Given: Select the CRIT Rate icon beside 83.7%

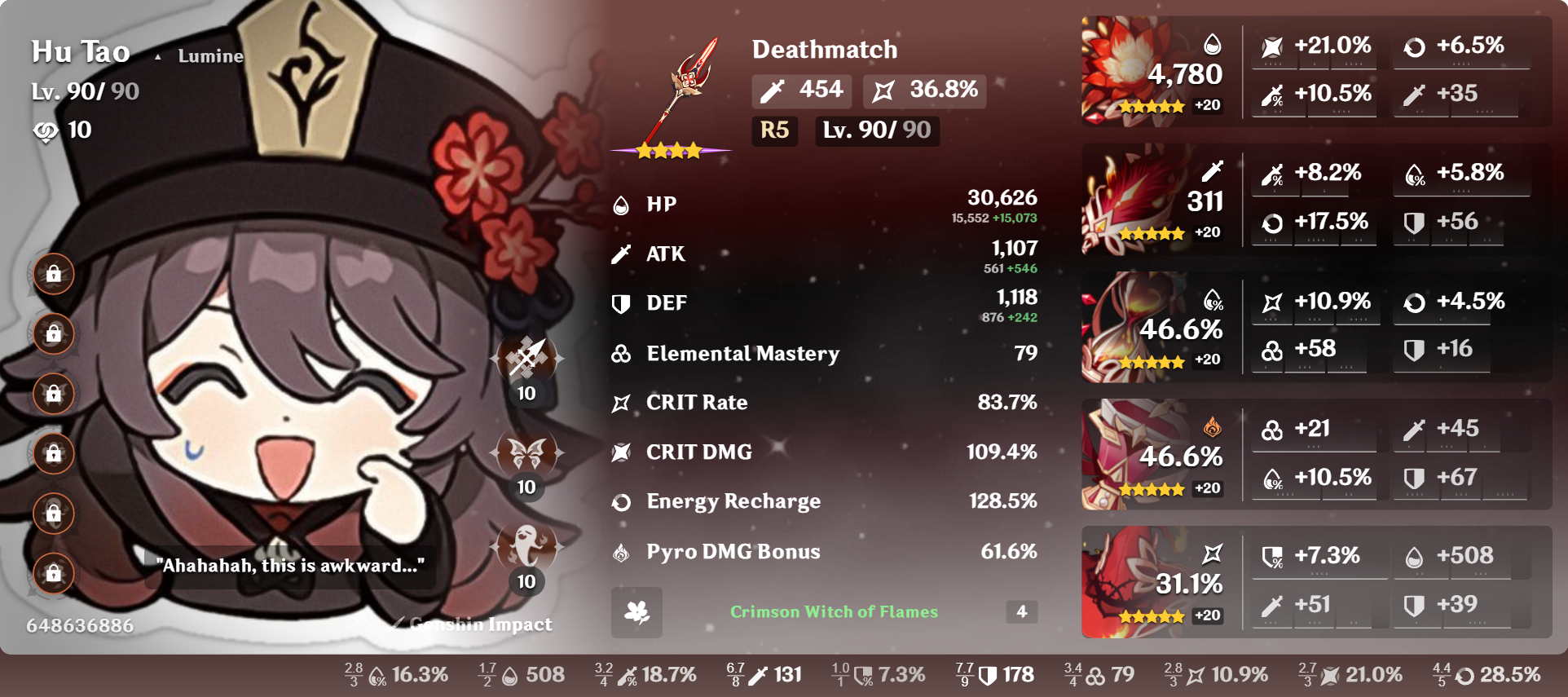Looking at the screenshot, I should click(x=622, y=402).
